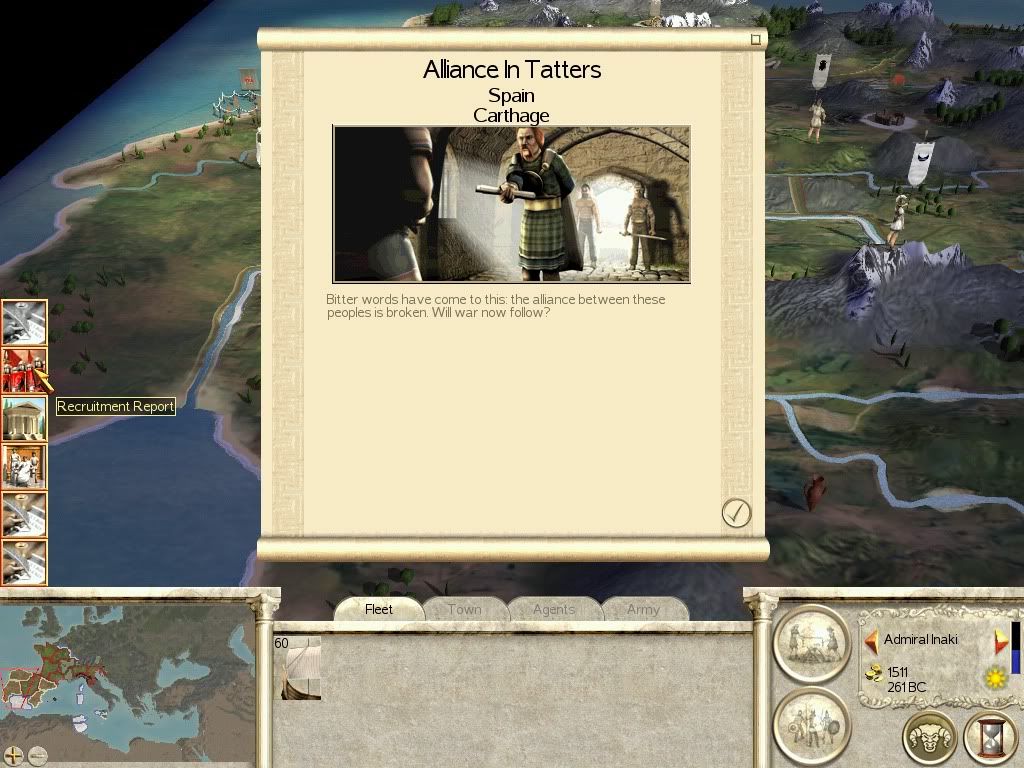1024x768 pixels.
Task: Open the senate figures report icon
Action: (x=24, y=466)
